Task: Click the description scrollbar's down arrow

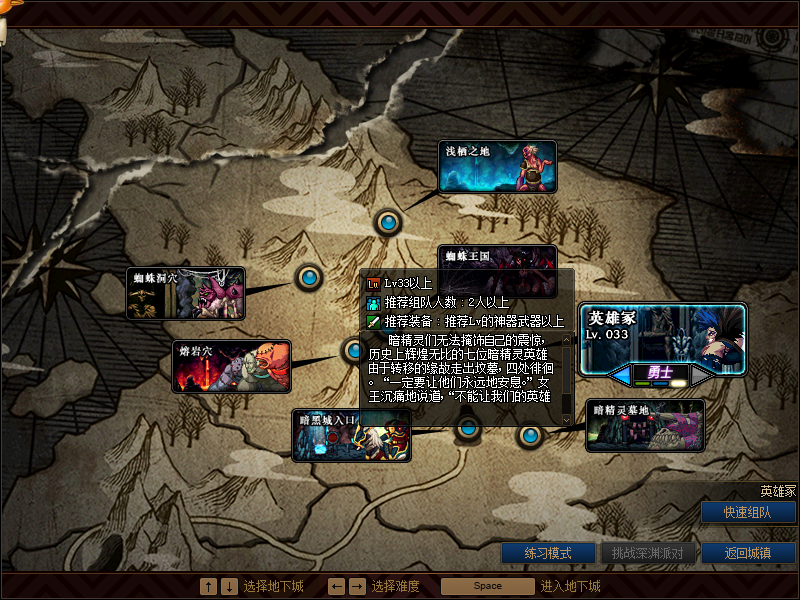Action: (x=567, y=420)
